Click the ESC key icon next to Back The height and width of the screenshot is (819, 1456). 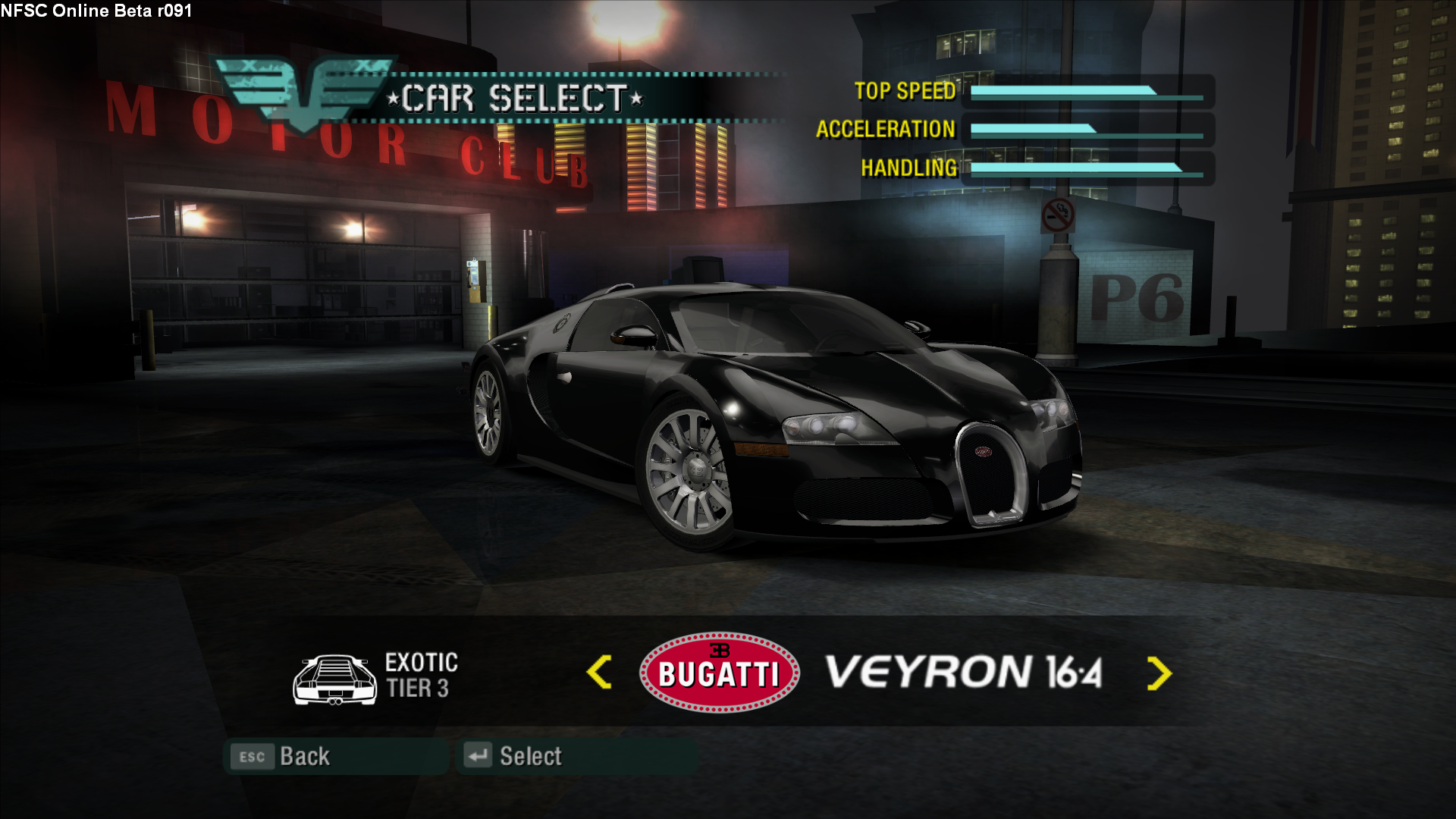coord(252,756)
